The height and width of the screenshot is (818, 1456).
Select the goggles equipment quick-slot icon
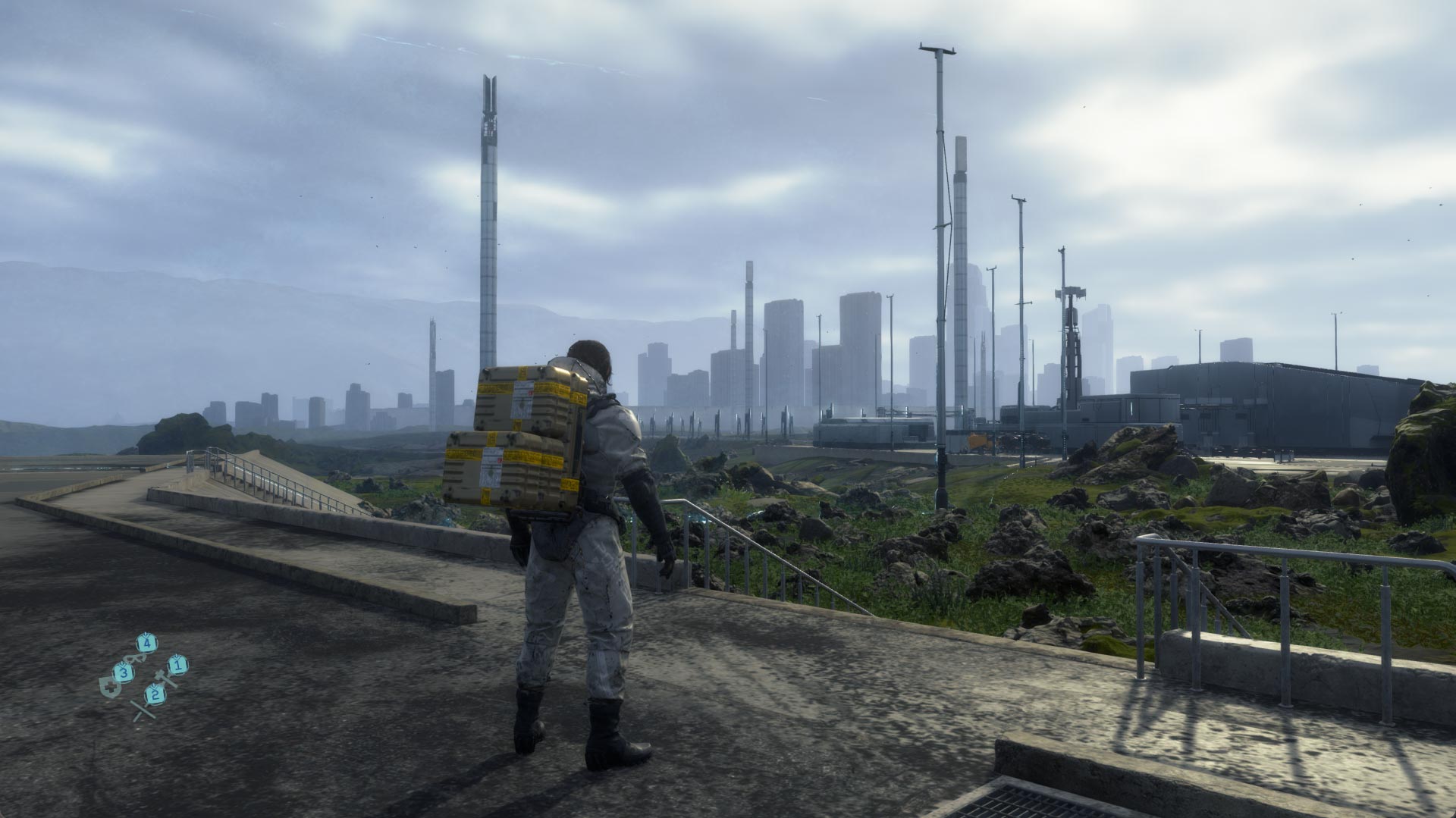(x=133, y=657)
